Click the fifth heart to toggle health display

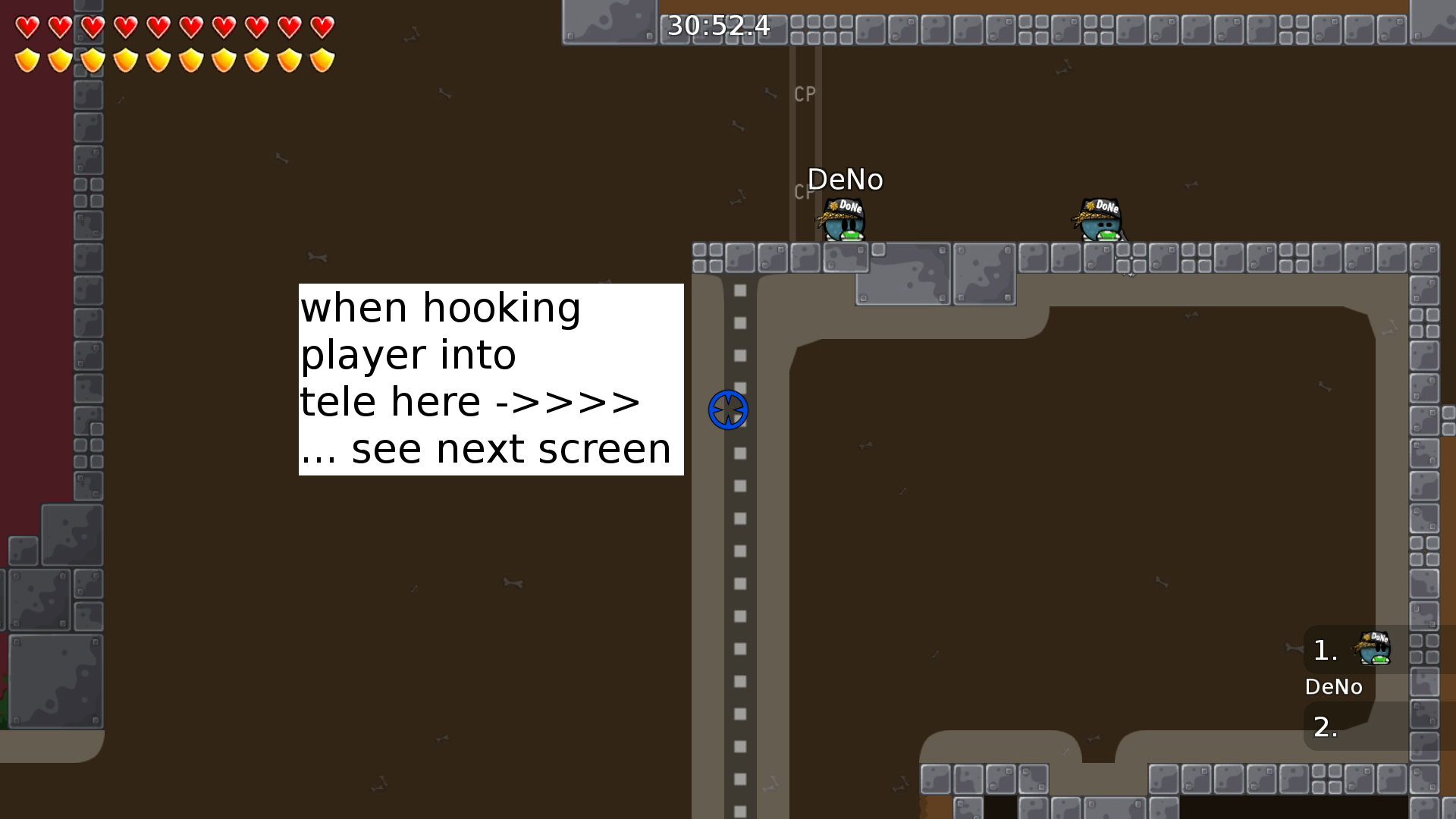[157, 27]
